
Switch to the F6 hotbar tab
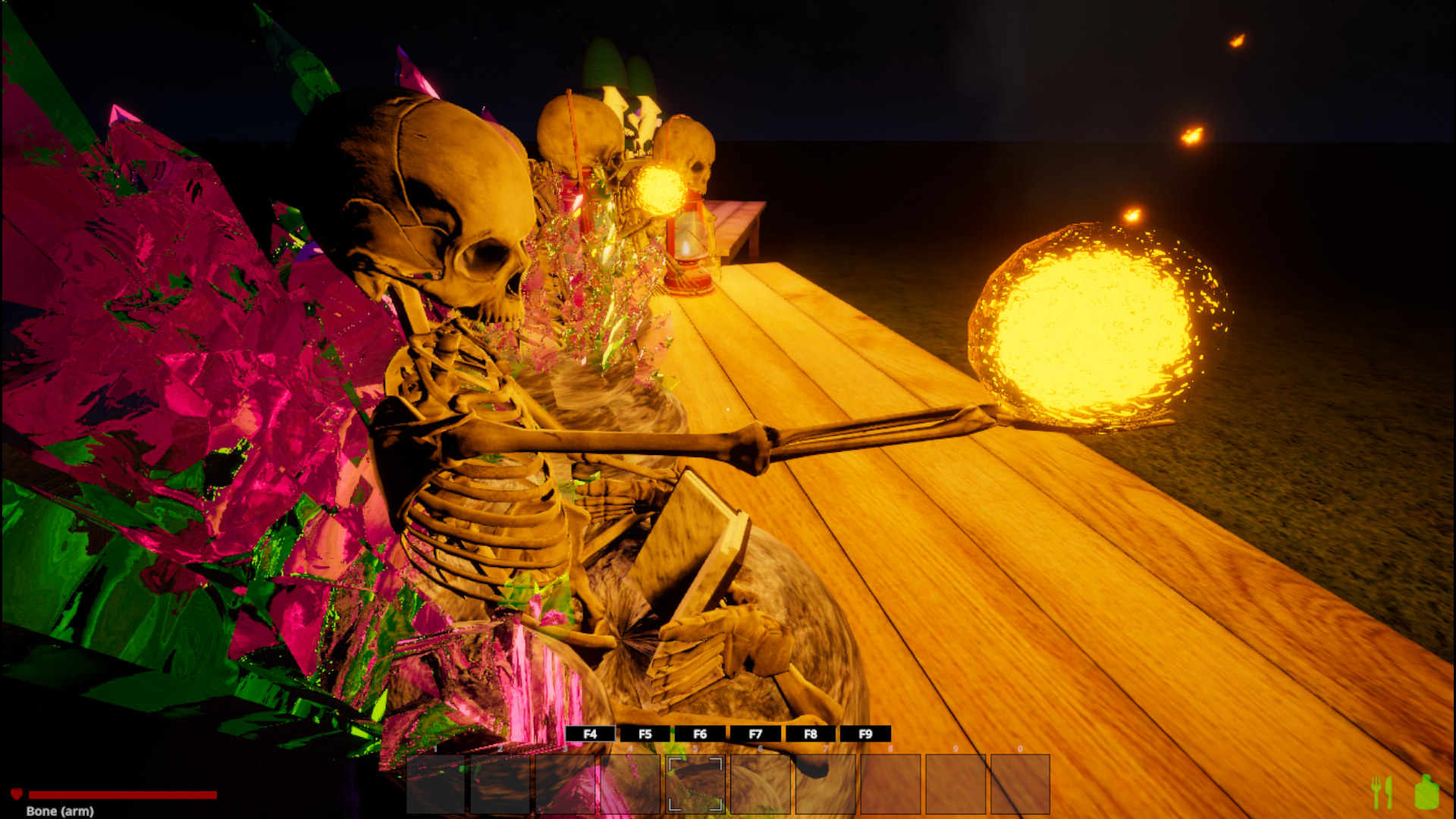(700, 733)
